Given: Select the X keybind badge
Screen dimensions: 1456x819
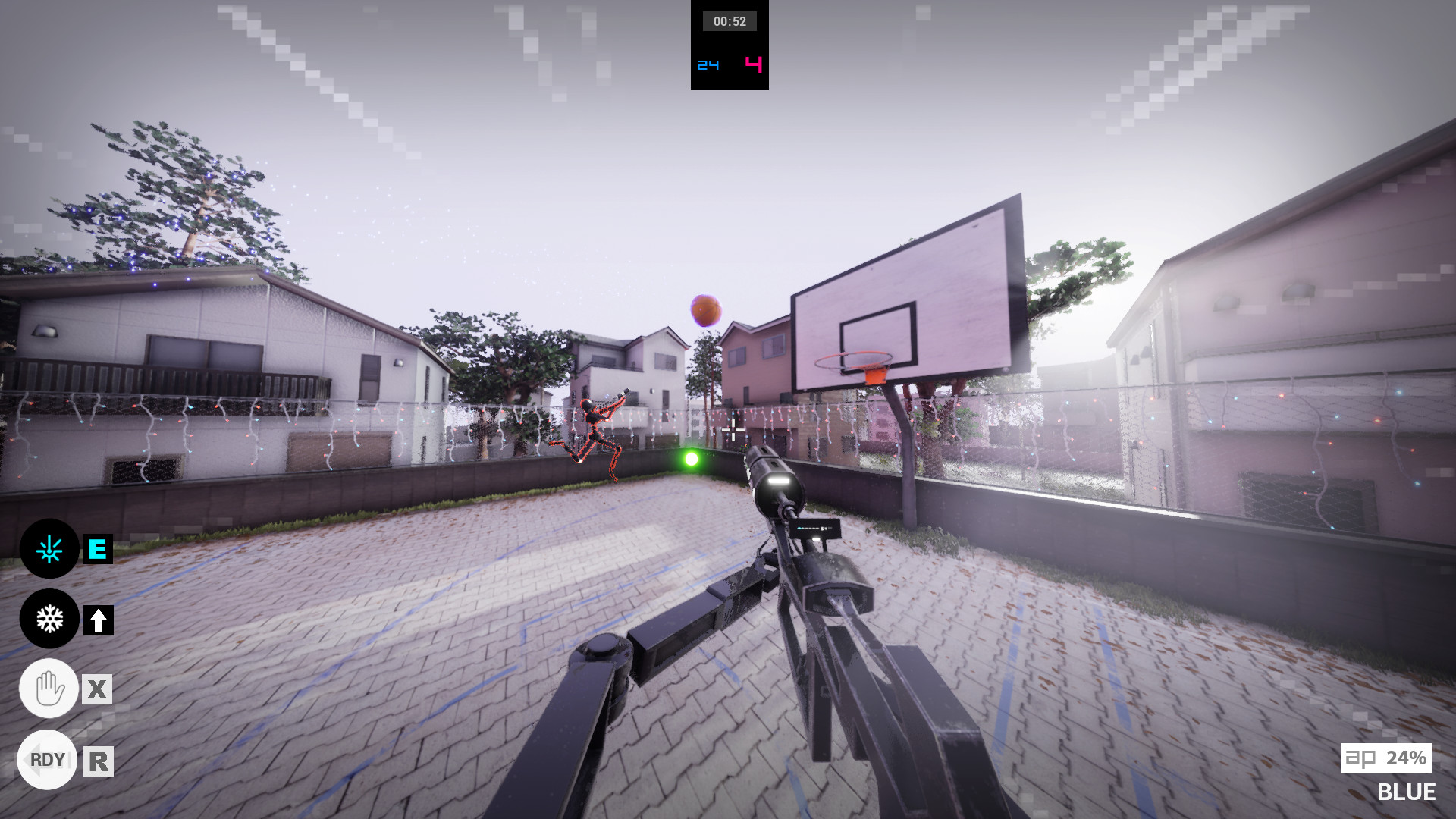Looking at the screenshot, I should click(x=97, y=689).
